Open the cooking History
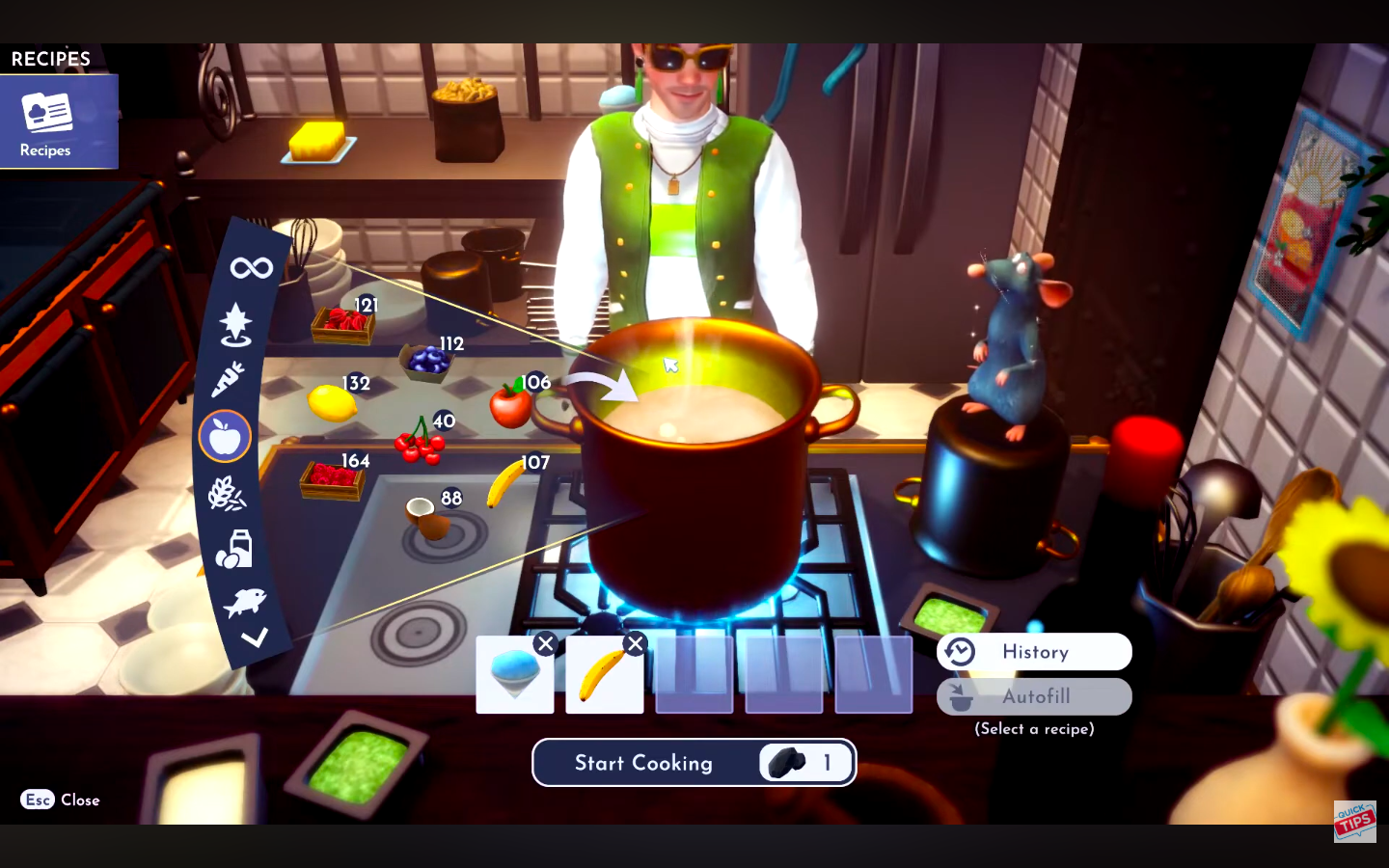Viewport: 1389px width, 868px height. pos(1034,652)
